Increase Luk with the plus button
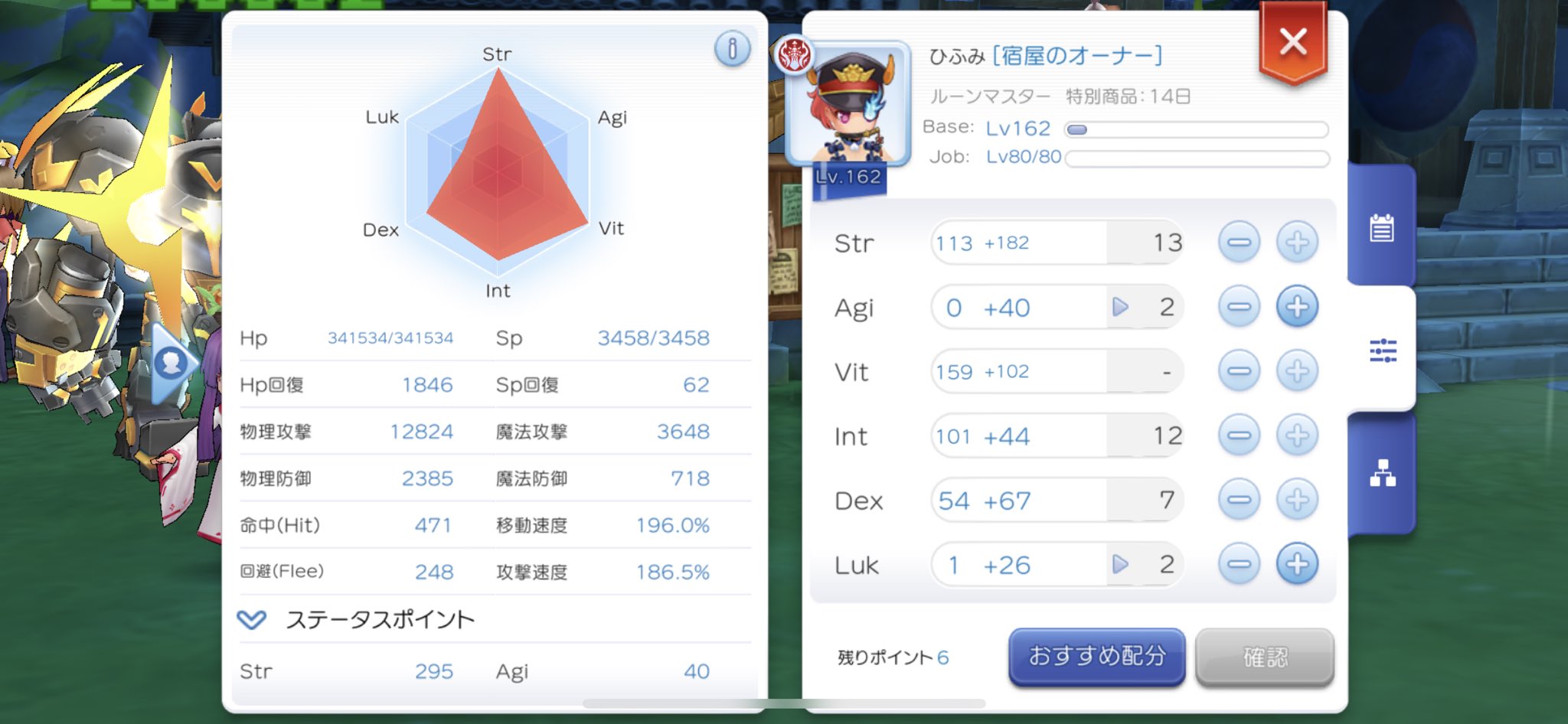Screen dimensions: 1568x724 coord(1297,565)
